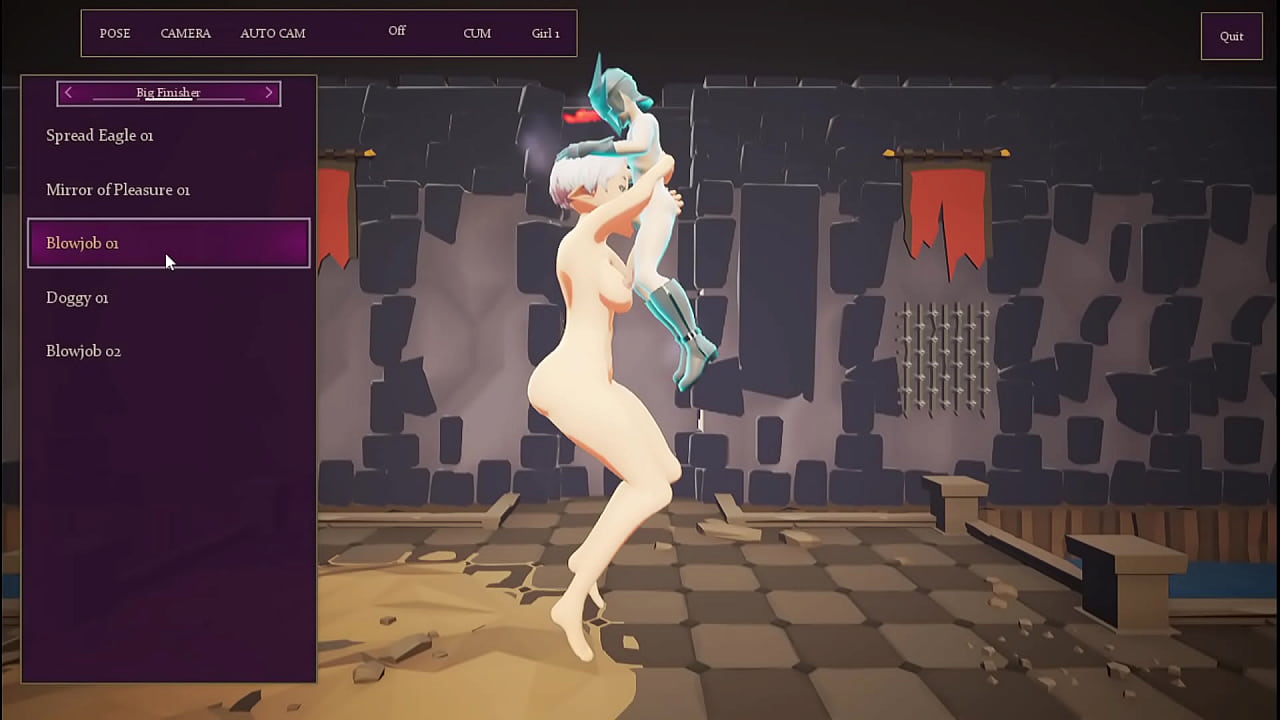Advance to next pose category with right chevron
The height and width of the screenshot is (720, 1280).
tap(268, 92)
